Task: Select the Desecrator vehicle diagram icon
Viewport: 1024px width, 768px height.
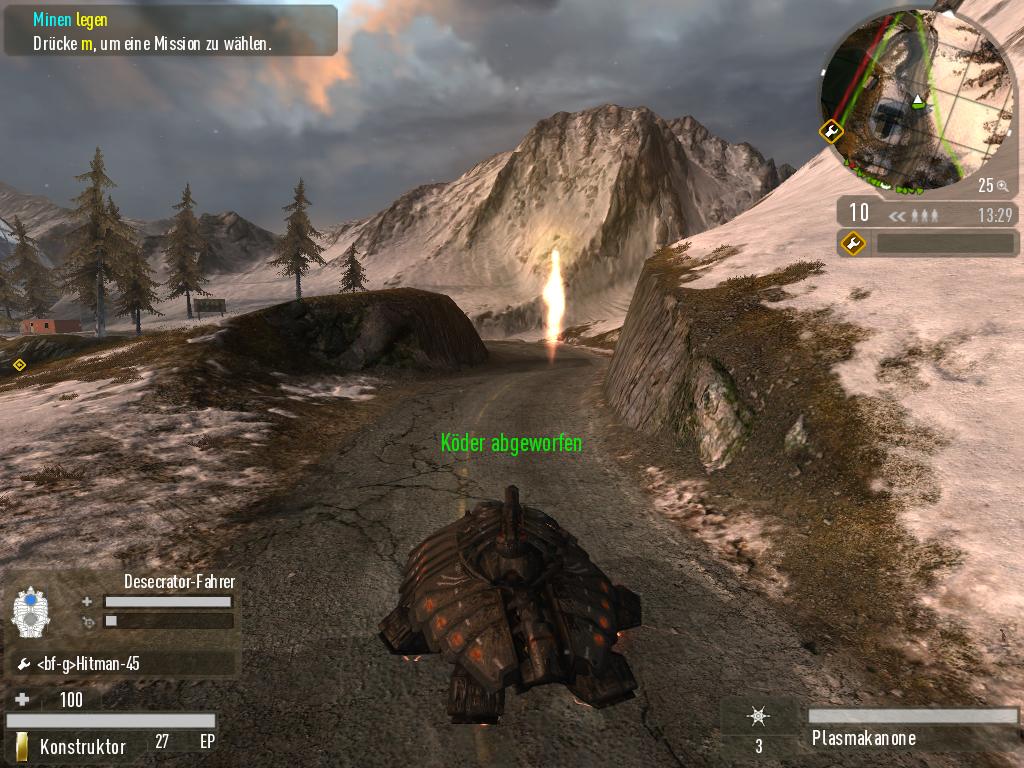Action: (30, 611)
